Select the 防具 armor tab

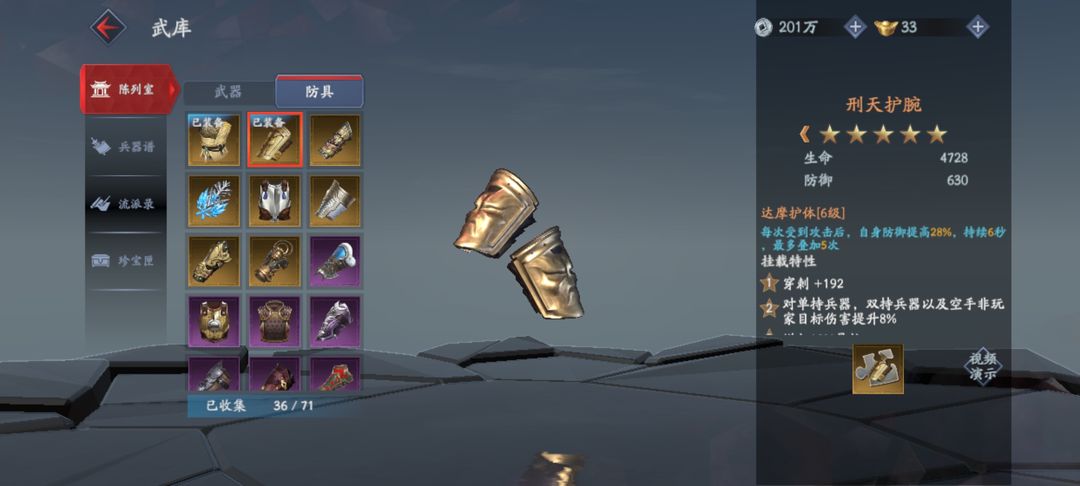pyautogui.click(x=319, y=92)
